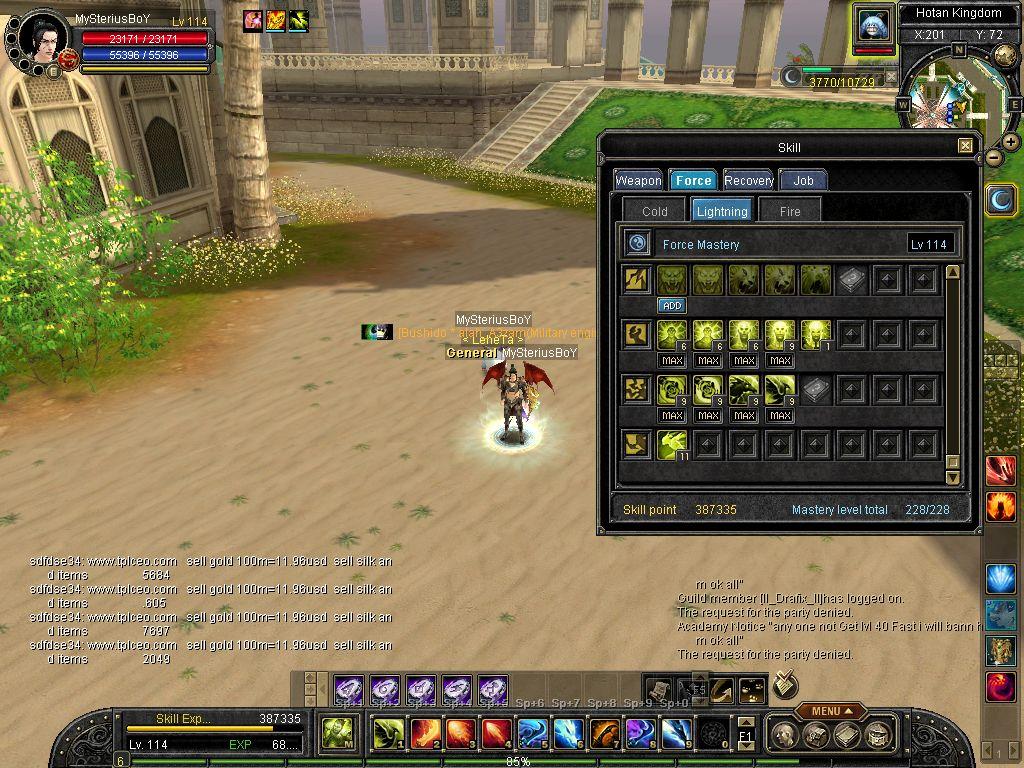1024x768 pixels.
Task: Click the Force Mastery yin-yang icon
Action: tap(637, 244)
